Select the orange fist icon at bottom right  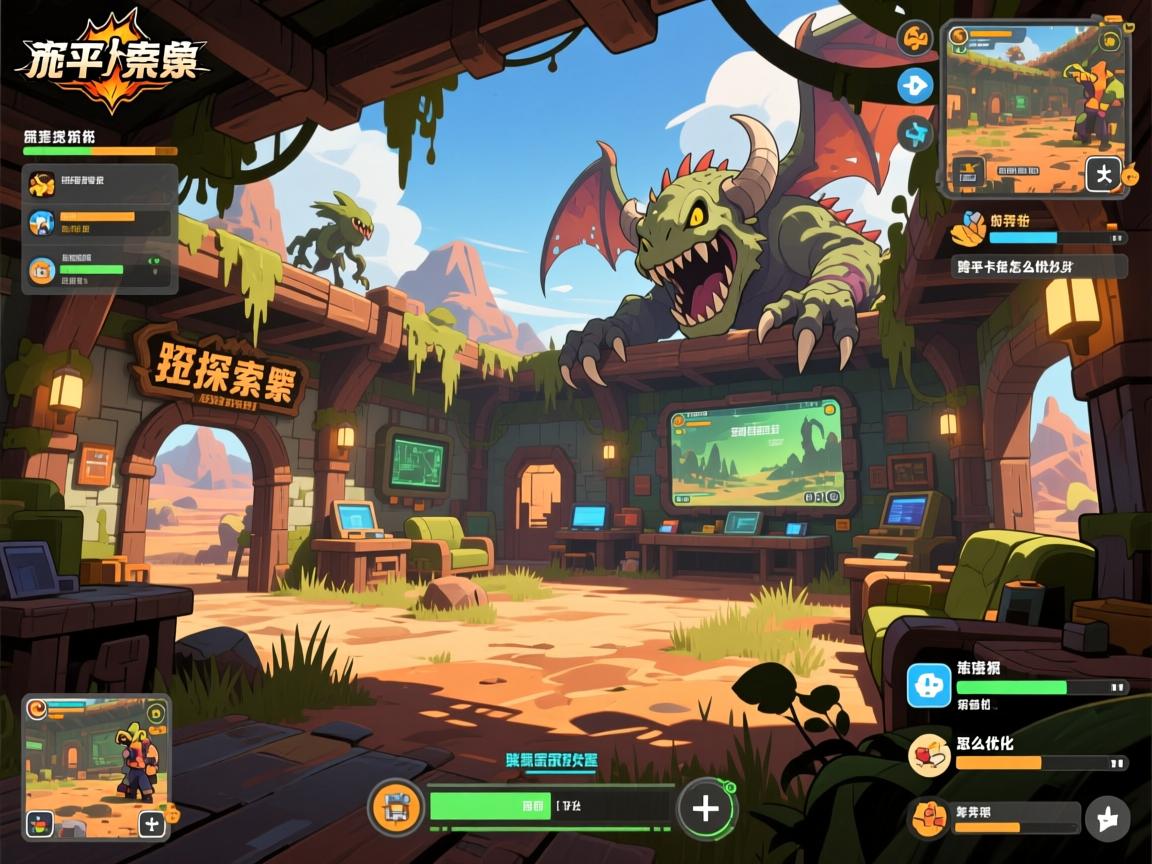click(x=930, y=818)
